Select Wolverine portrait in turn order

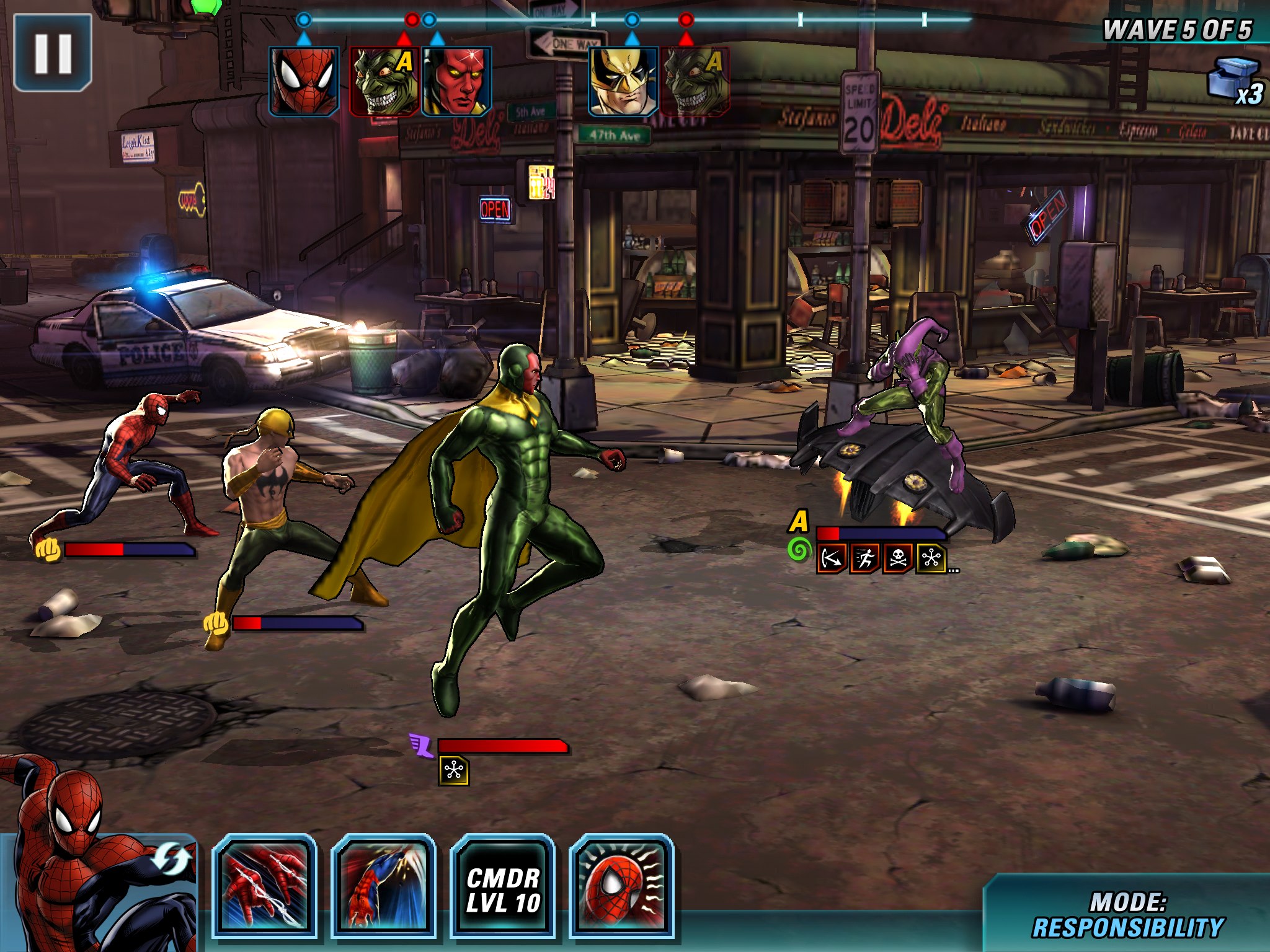623,81
